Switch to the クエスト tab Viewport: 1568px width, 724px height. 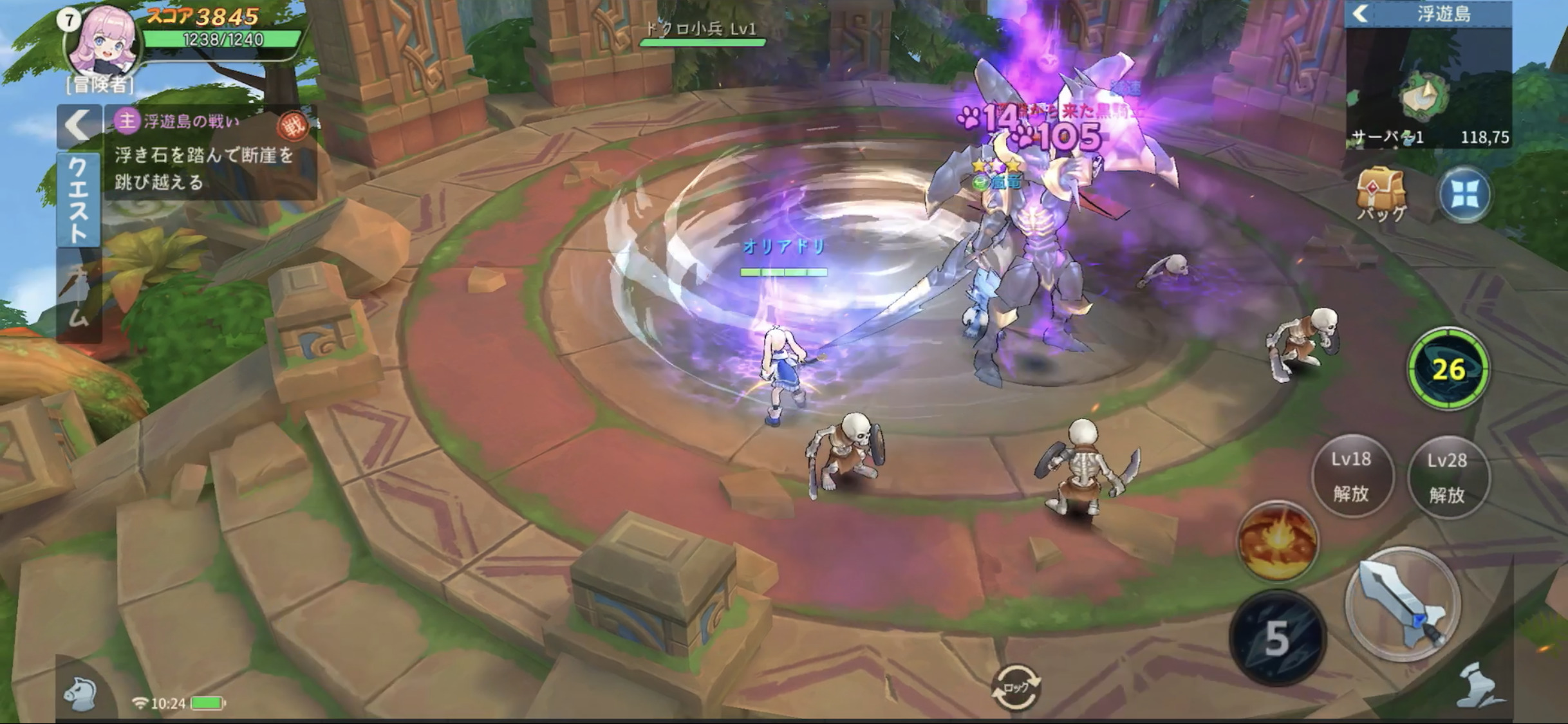pos(79,200)
